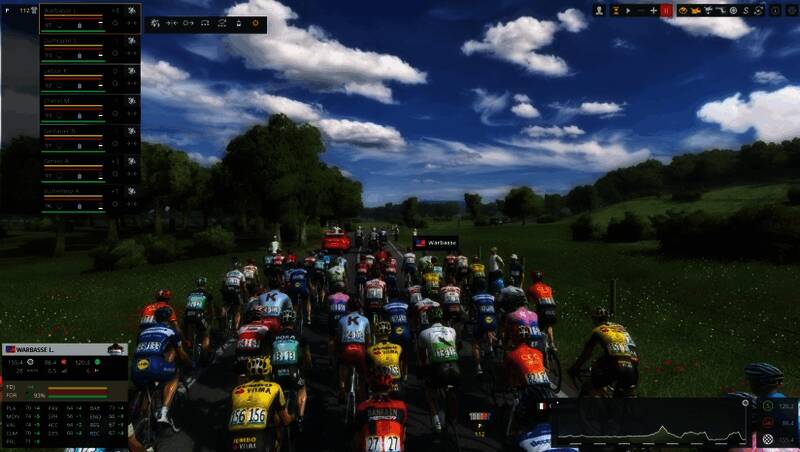Pause the race with the red button
Image resolution: width=800 pixels, height=452 pixels.
click(666, 10)
